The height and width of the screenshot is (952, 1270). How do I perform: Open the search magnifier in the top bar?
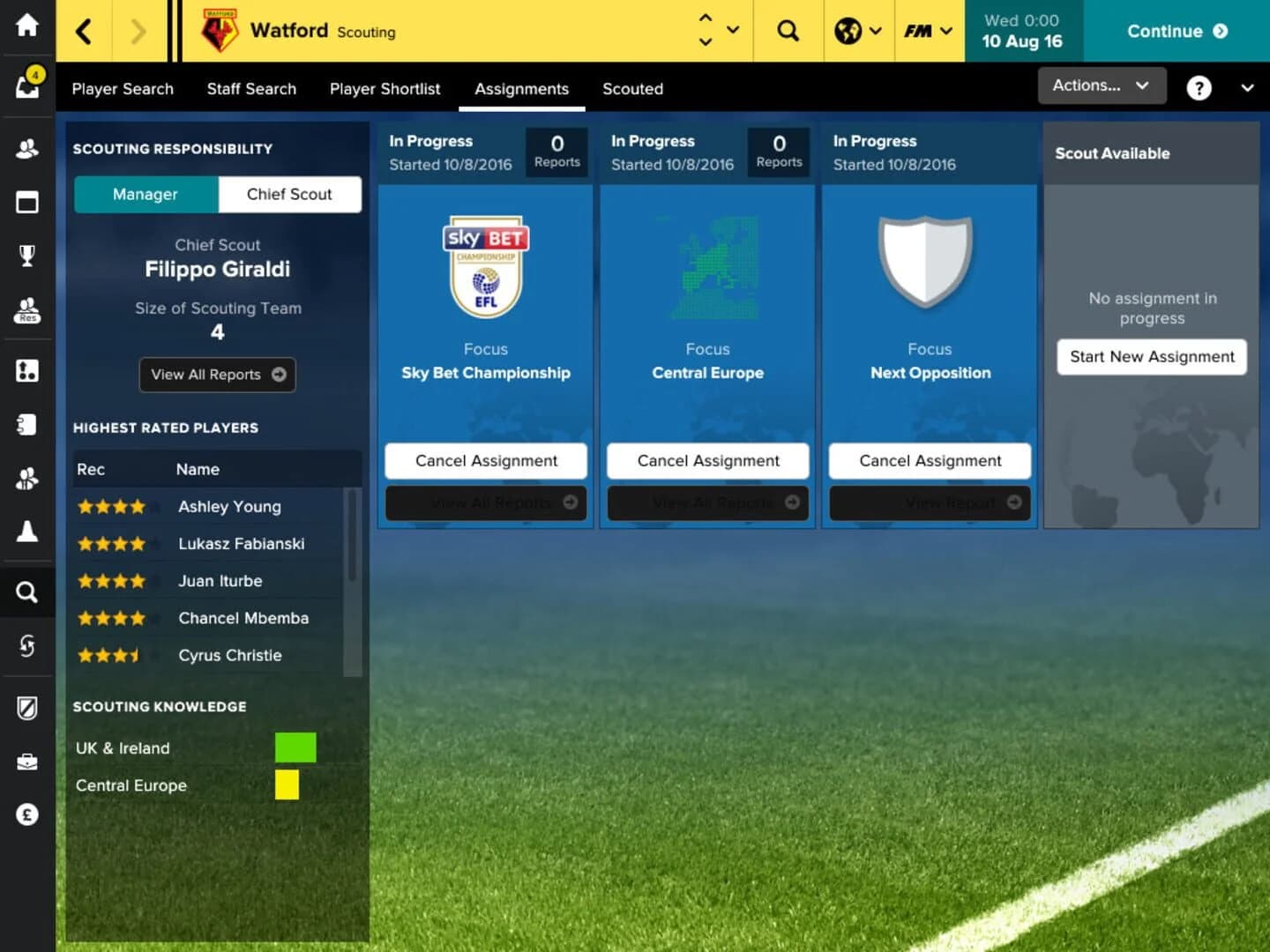[788, 31]
